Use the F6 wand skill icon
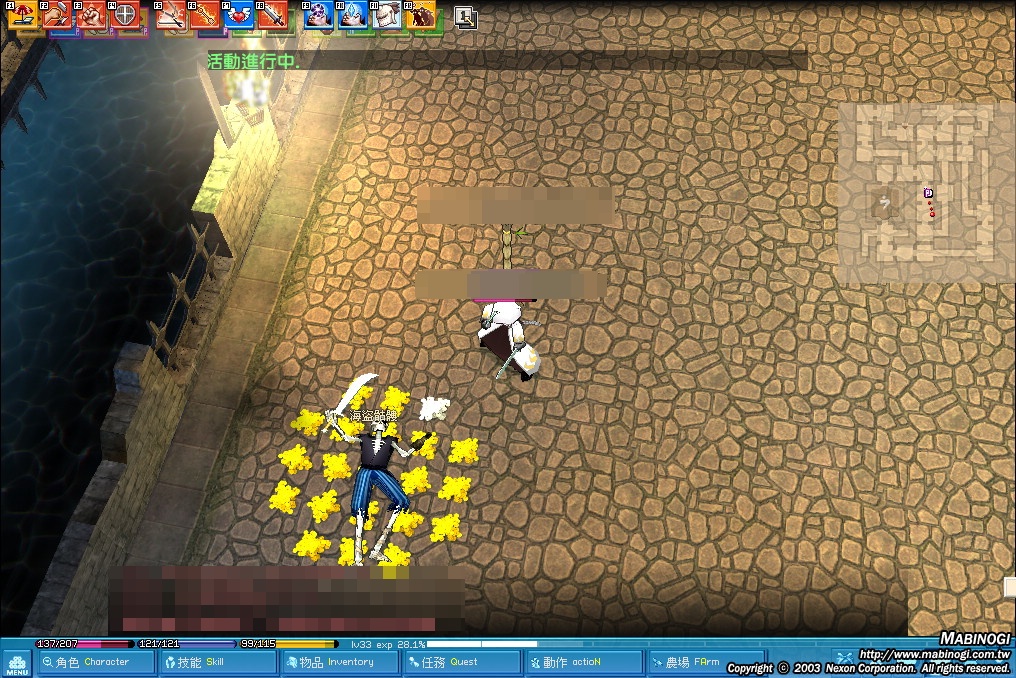 tap(205, 15)
